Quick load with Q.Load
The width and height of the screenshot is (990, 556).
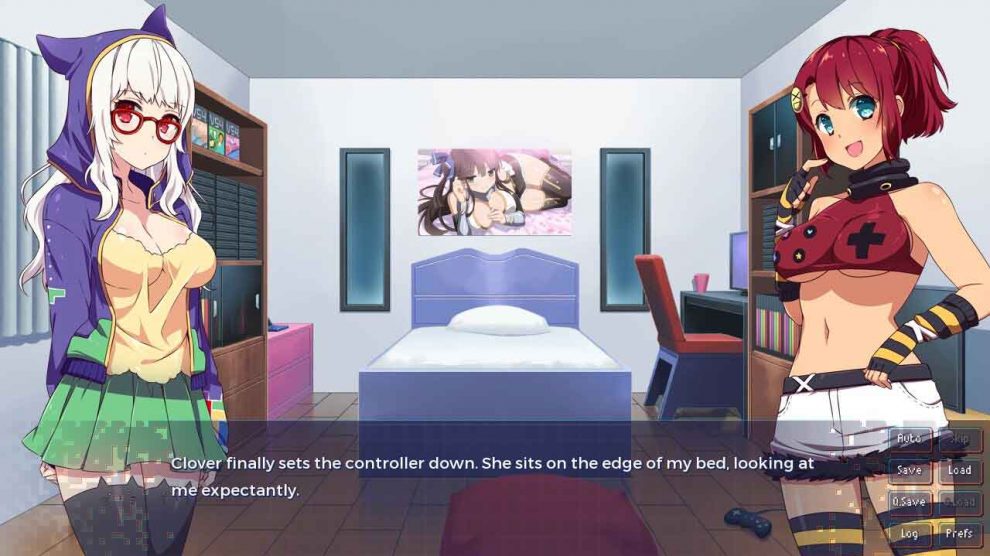[x=959, y=502]
